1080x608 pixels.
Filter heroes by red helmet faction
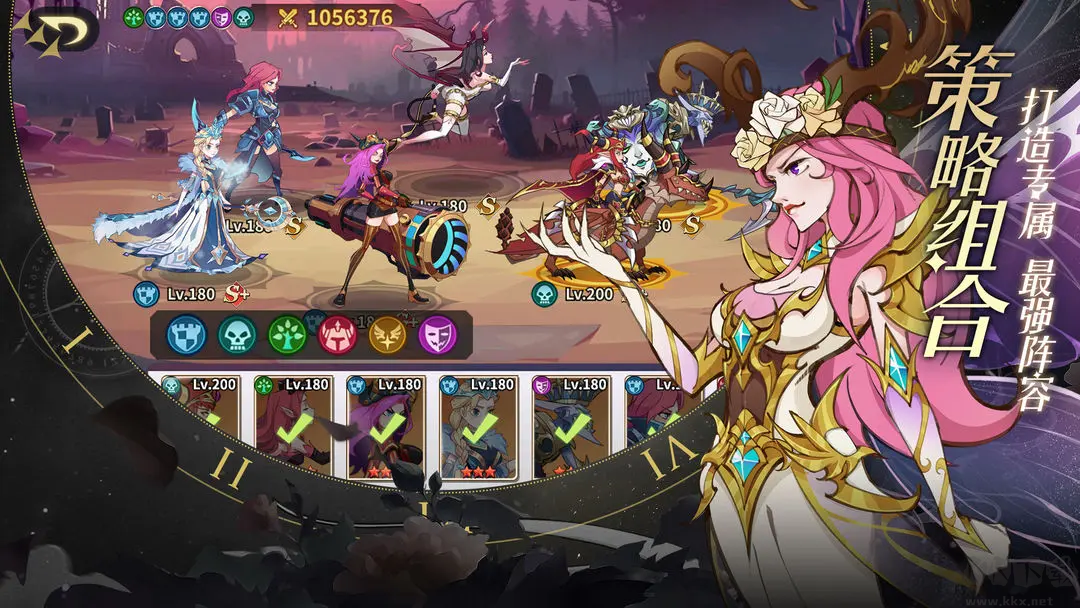tap(338, 335)
